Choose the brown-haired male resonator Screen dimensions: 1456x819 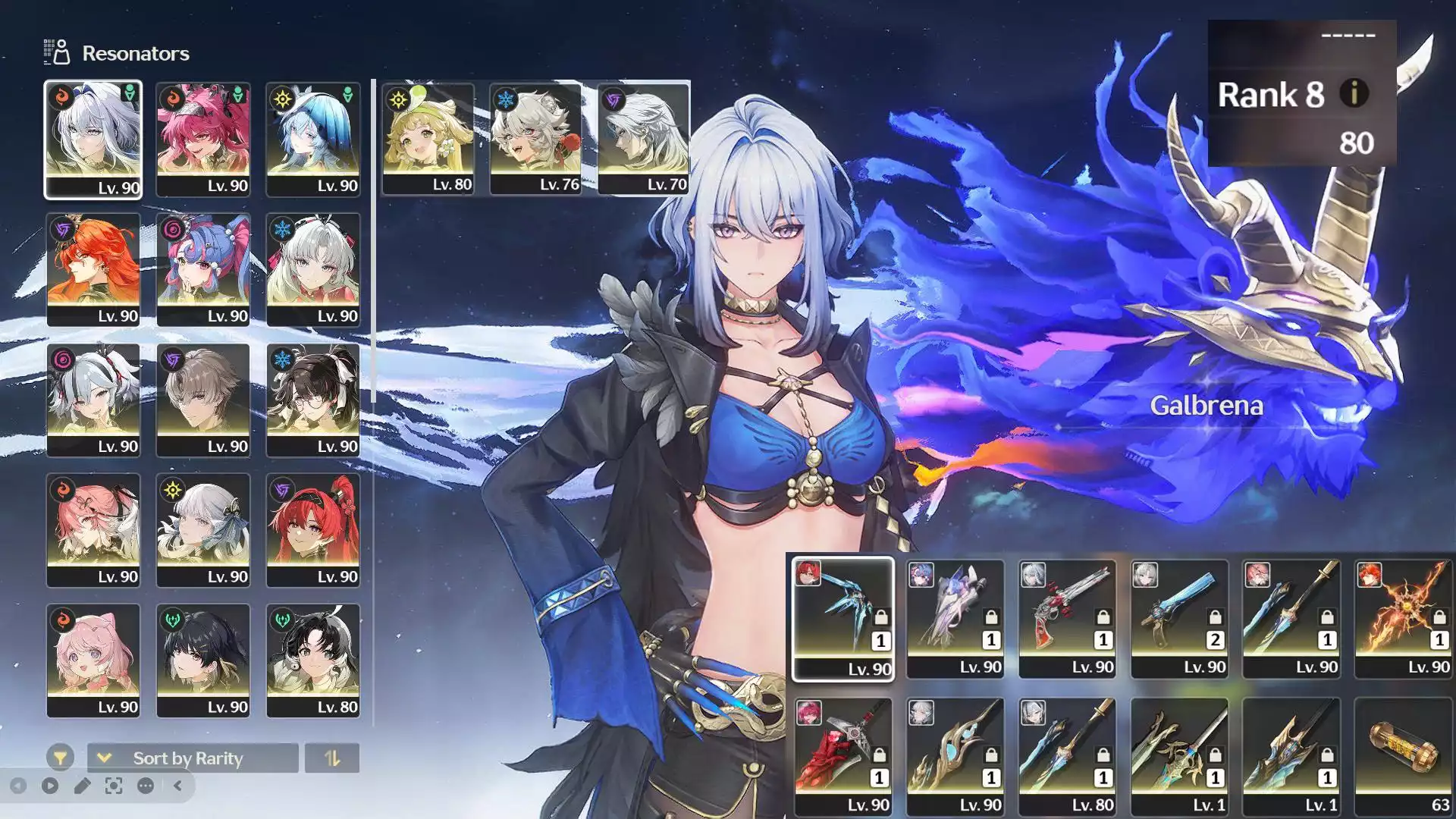pyautogui.click(x=203, y=400)
